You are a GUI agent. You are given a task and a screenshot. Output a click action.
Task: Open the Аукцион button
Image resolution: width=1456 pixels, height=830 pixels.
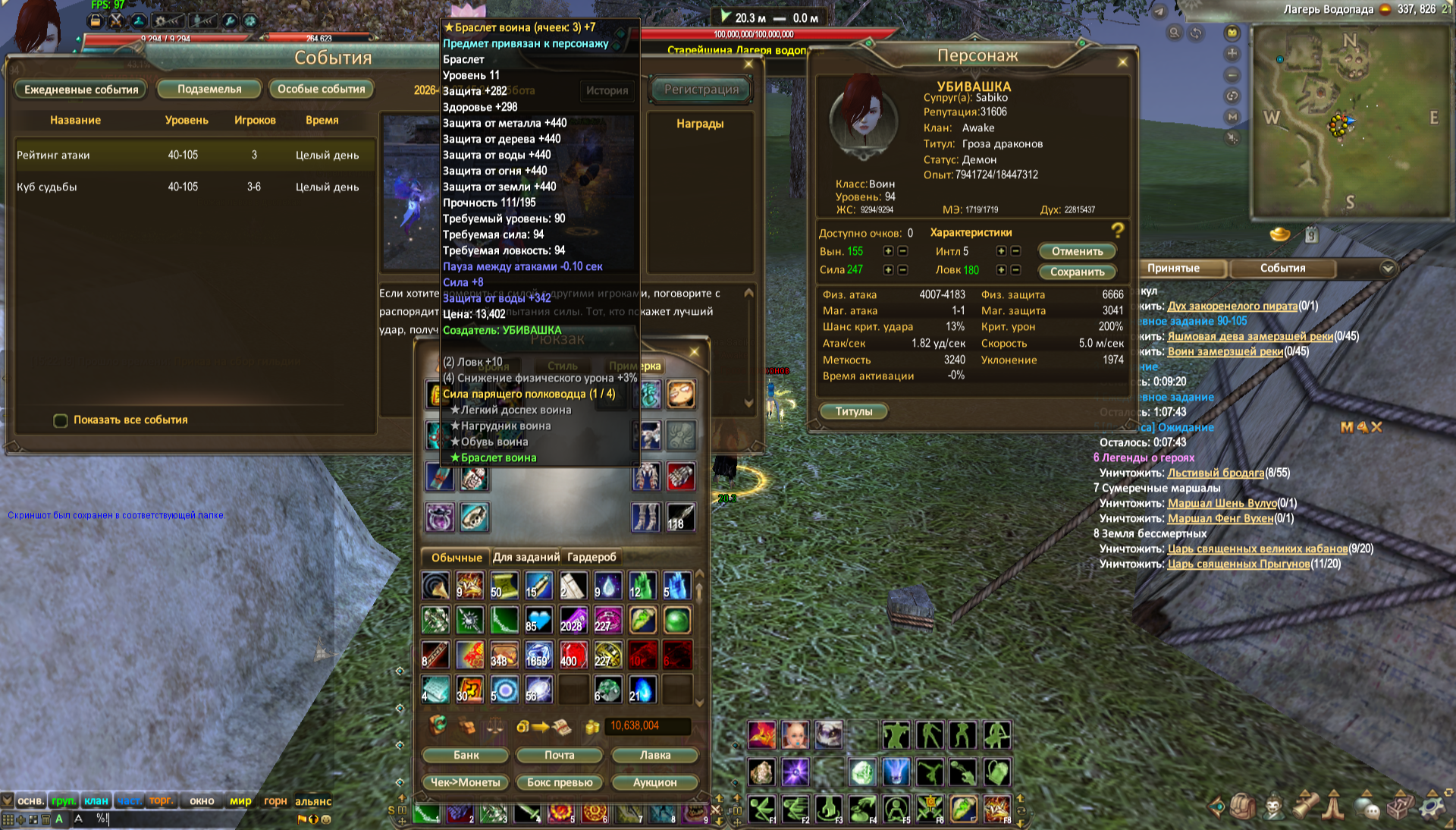(x=654, y=782)
